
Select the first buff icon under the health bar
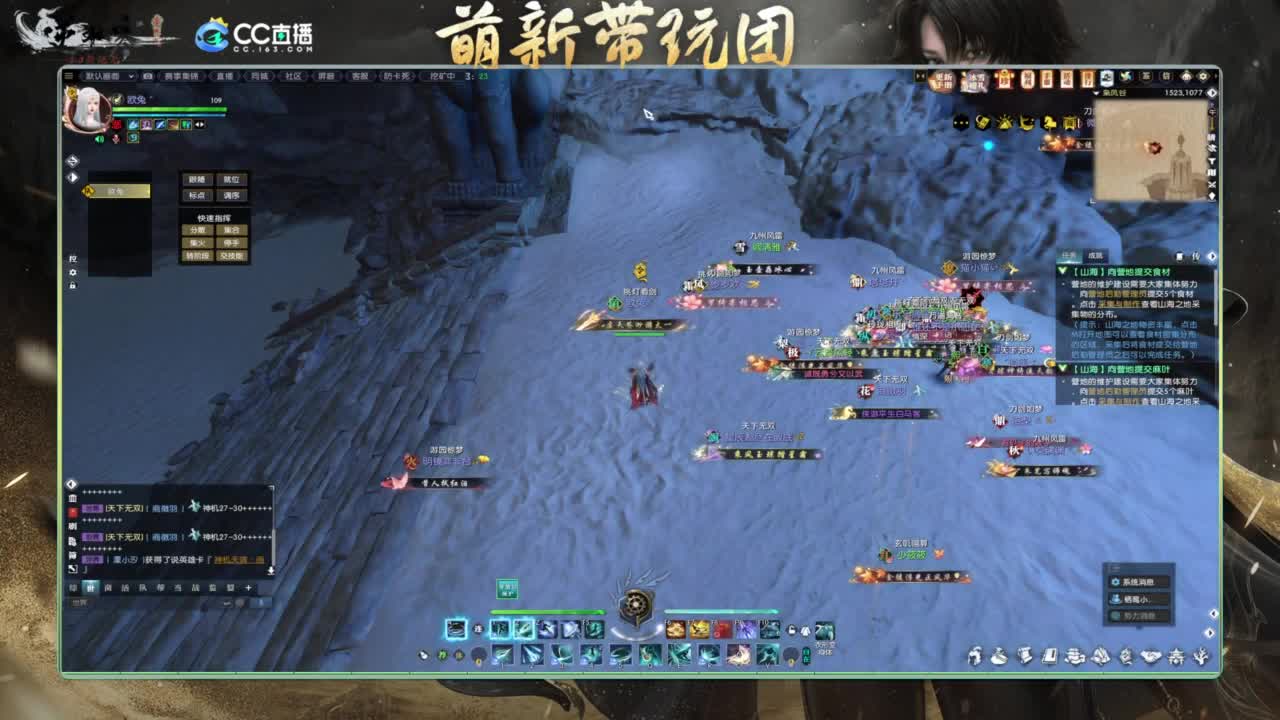click(x=133, y=125)
